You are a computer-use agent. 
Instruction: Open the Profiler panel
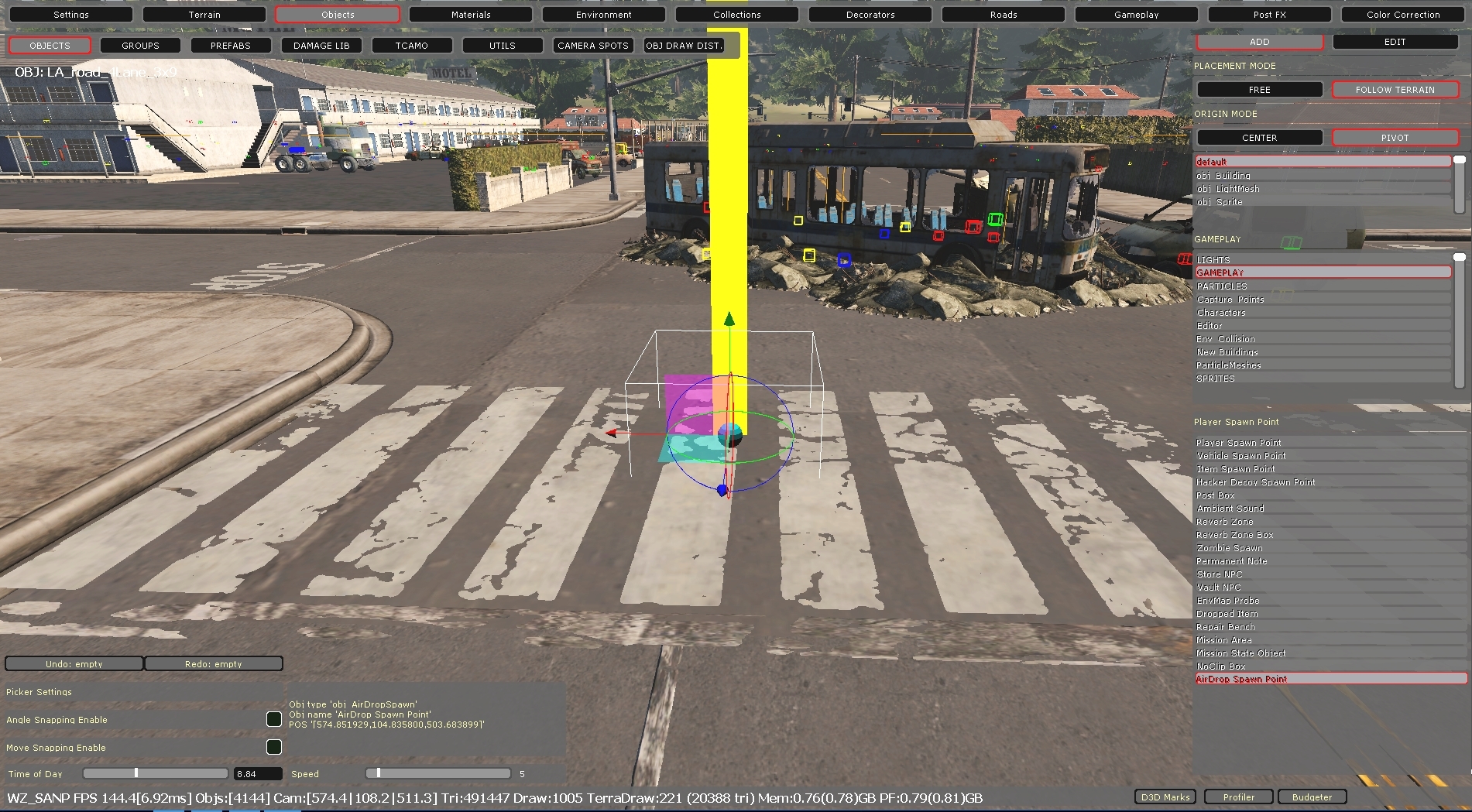click(x=1237, y=797)
